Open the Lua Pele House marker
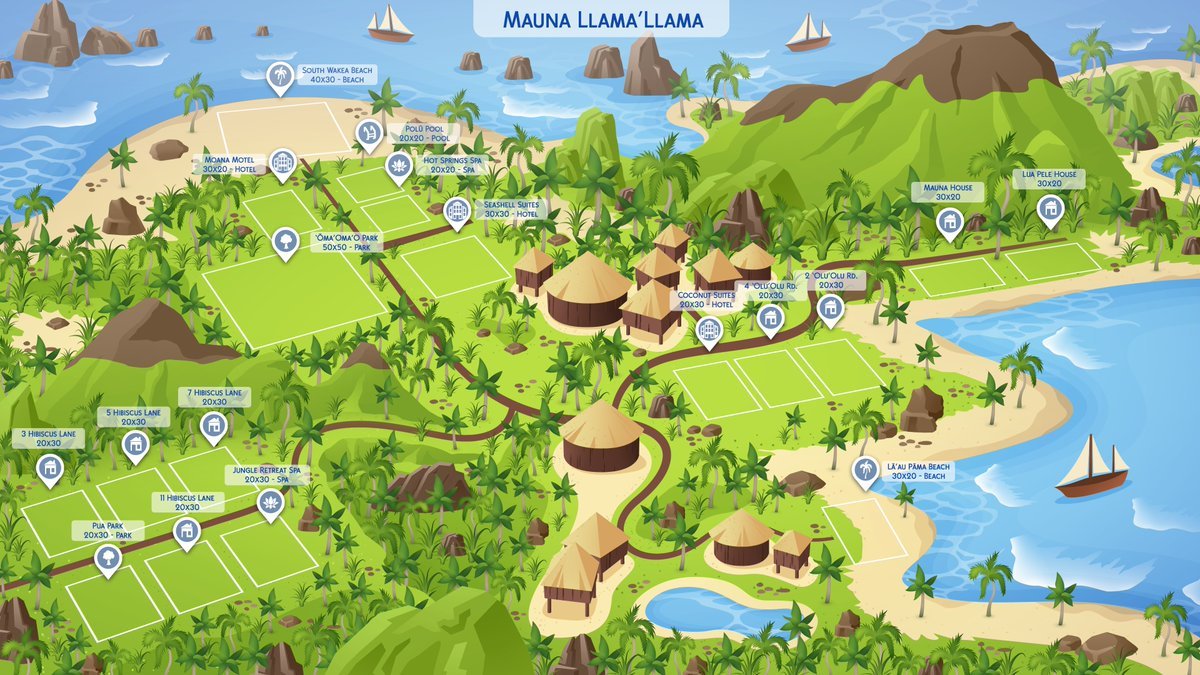This screenshot has width=1200, height=675. point(1049,208)
